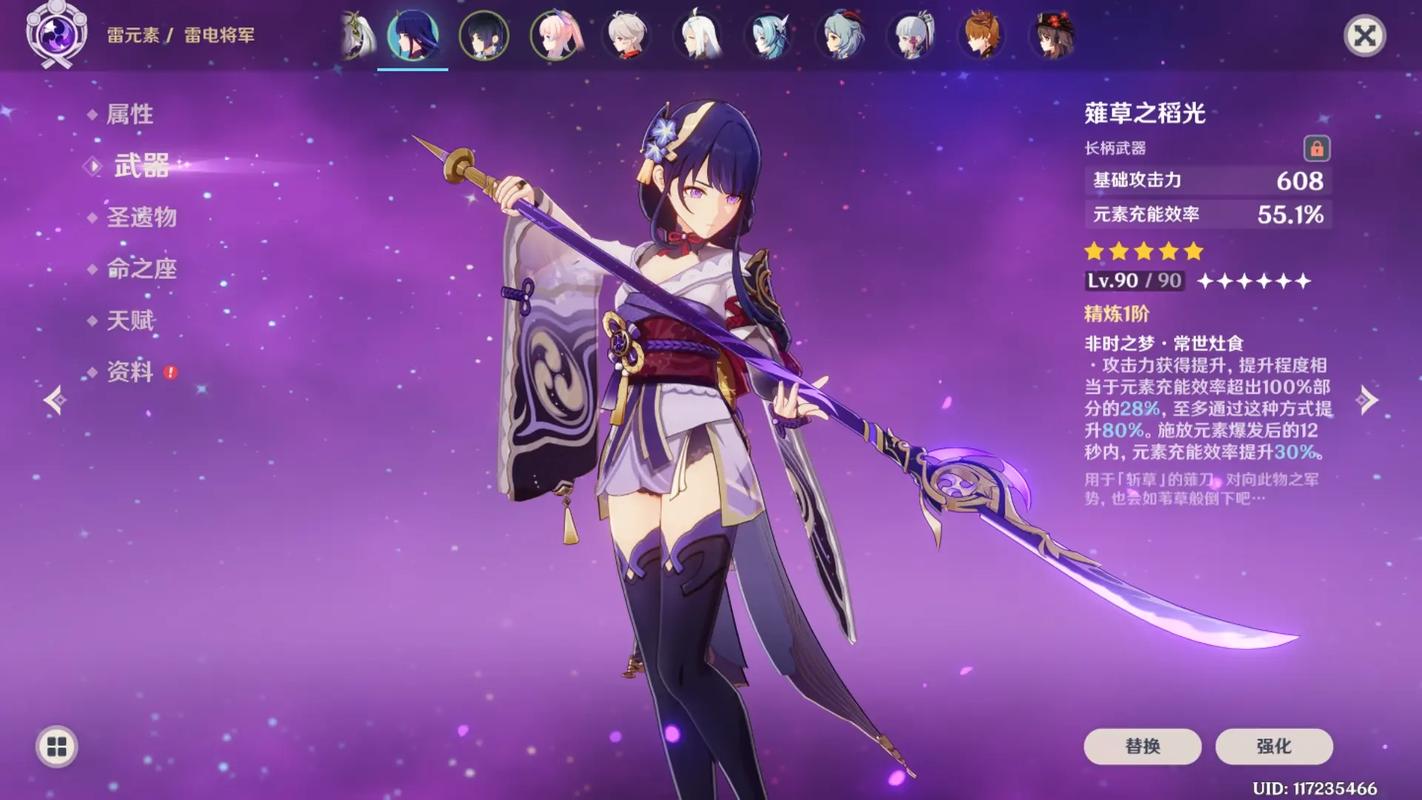Toggle the weapon lock icon
Image resolution: width=1422 pixels, height=800 pixels.
[x=1316, y=149]
